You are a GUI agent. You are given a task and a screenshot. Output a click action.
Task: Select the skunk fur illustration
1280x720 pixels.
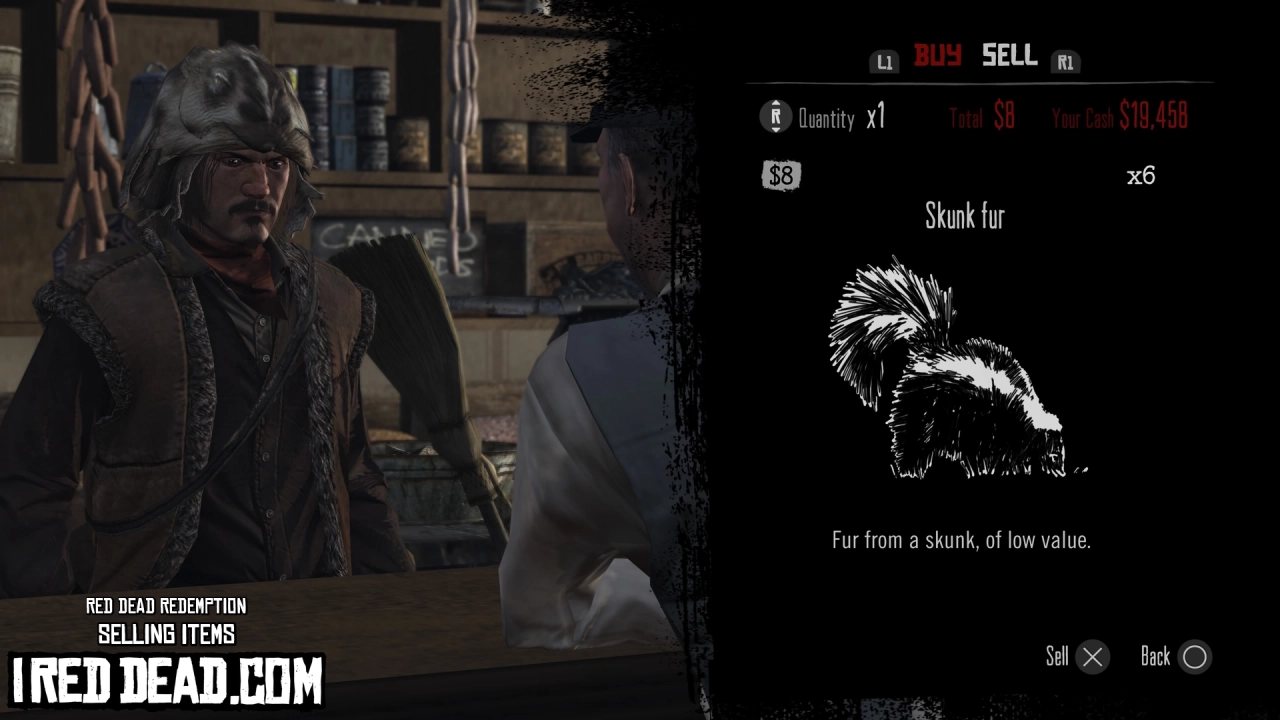tap(960, 370)
